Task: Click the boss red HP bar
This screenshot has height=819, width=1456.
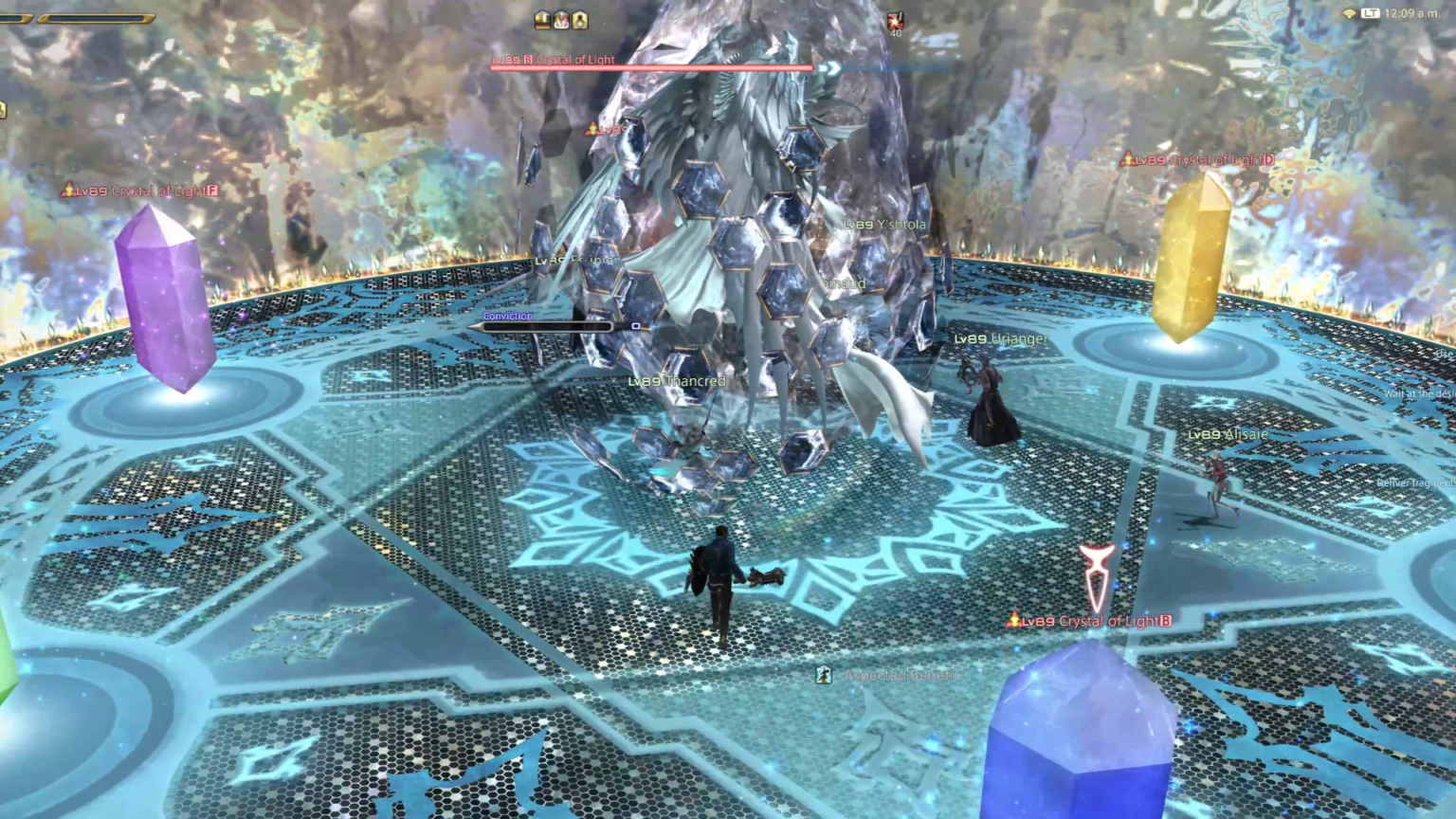Action: (x=651, y=67)
